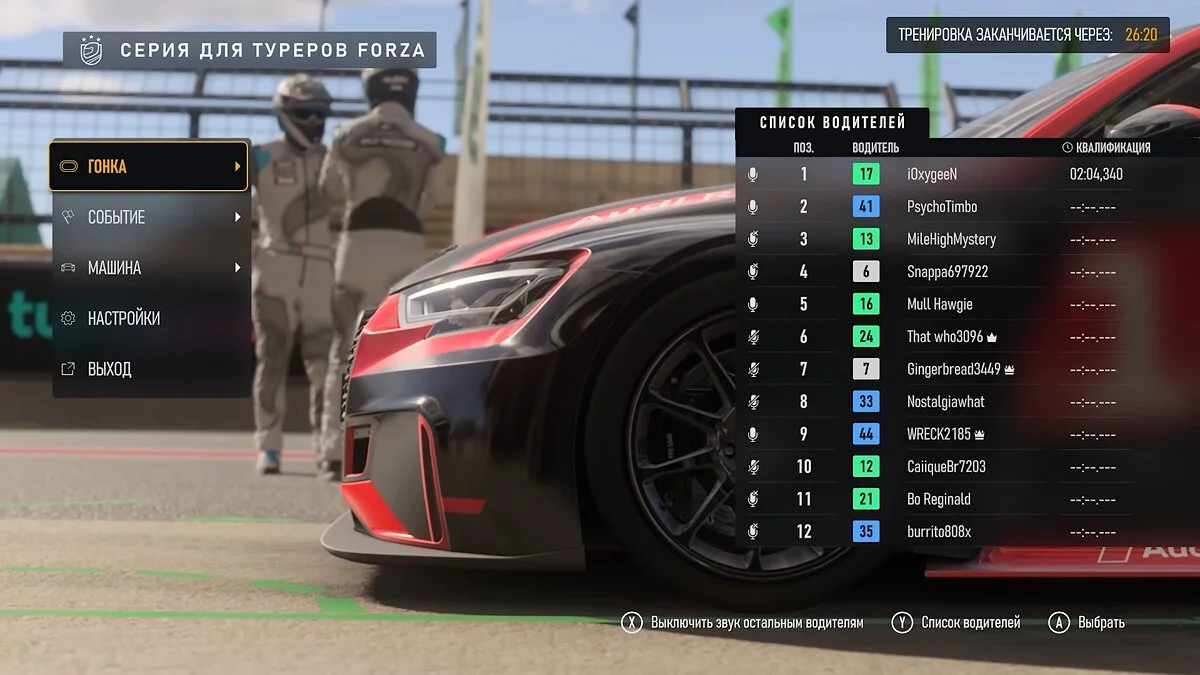1200x675 pixels.
Task: Open НАСТРОЙКИ settings
Action: [148, 318]
